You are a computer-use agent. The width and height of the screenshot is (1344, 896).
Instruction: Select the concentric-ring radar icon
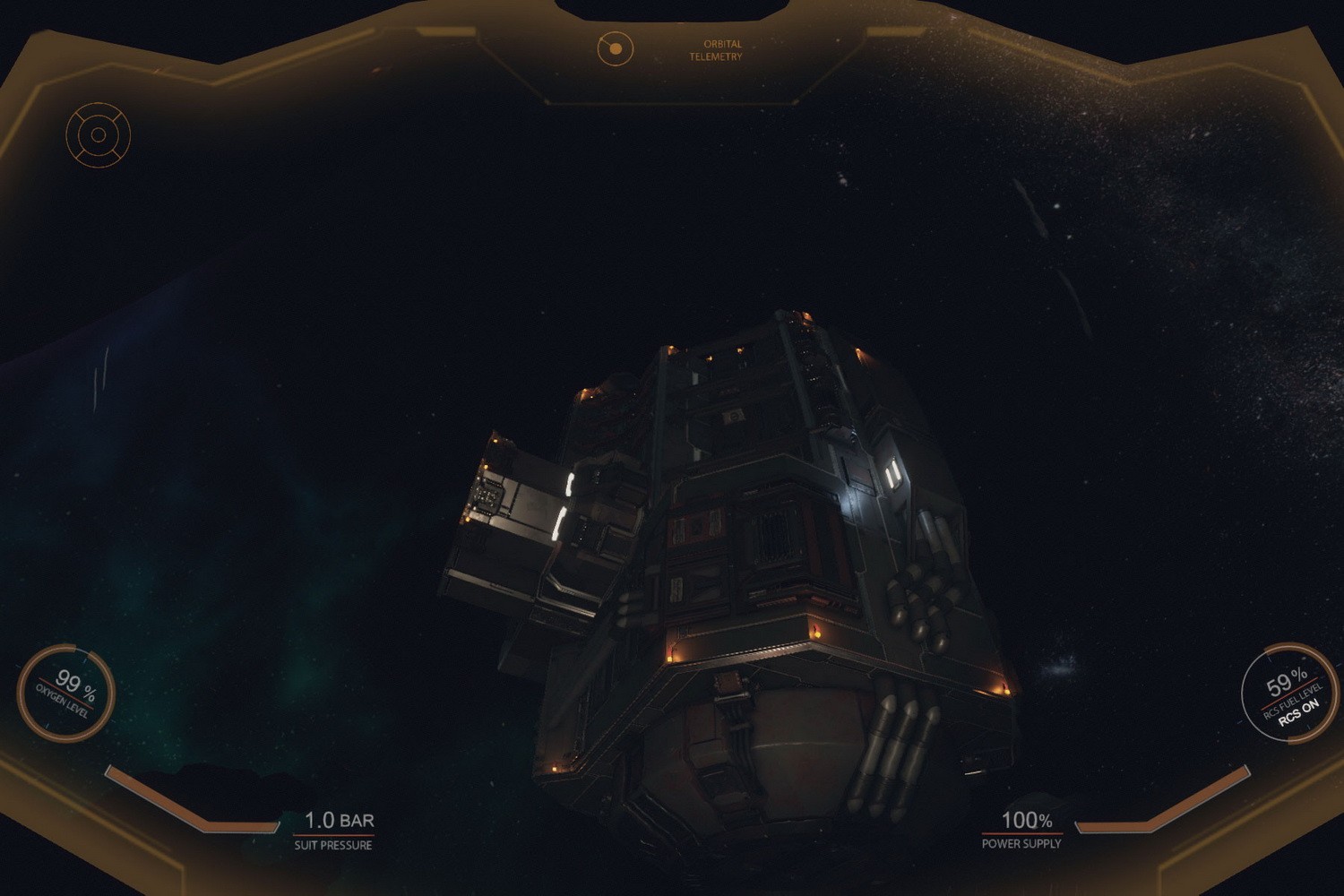(x=99, y=135)
